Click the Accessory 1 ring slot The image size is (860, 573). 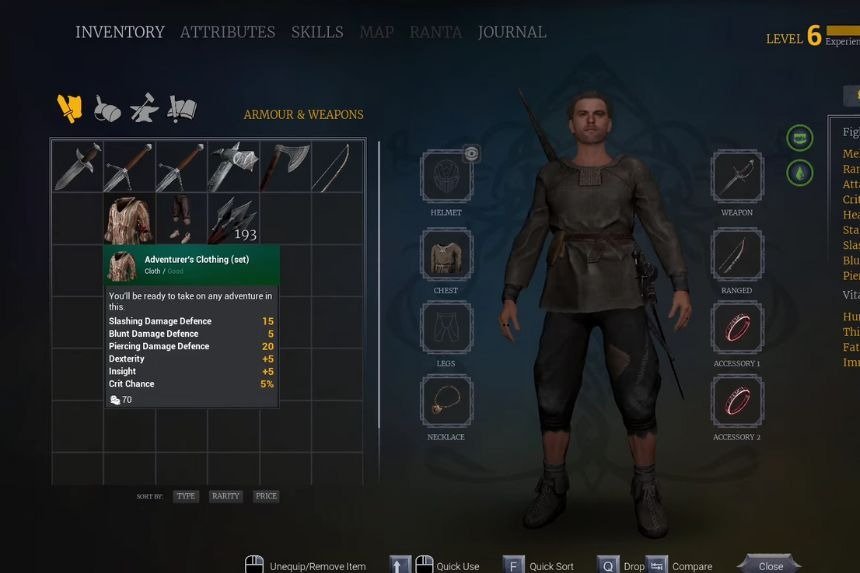tap(737, 328)
